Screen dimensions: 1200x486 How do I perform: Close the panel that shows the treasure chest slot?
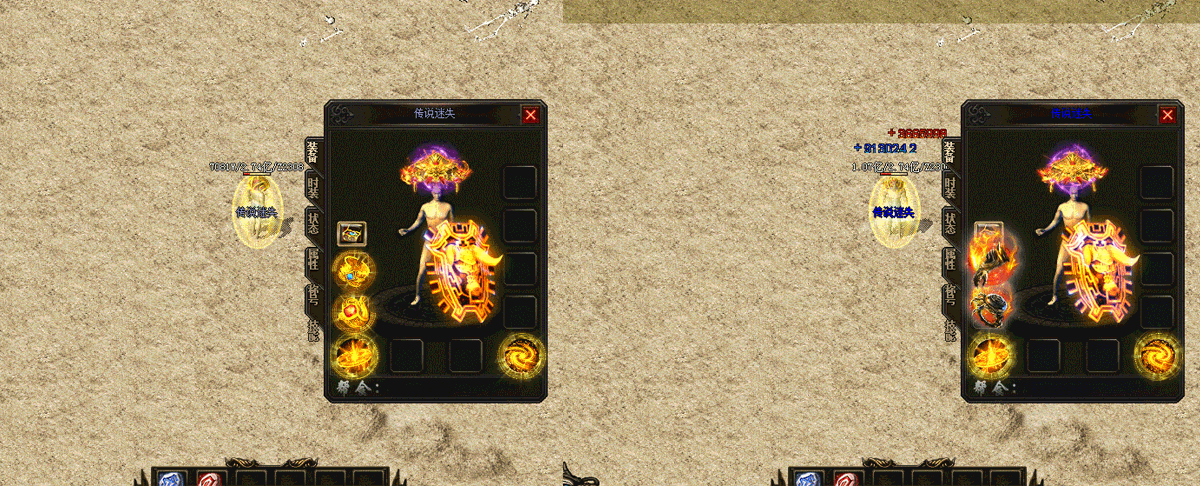coord(530,115)
